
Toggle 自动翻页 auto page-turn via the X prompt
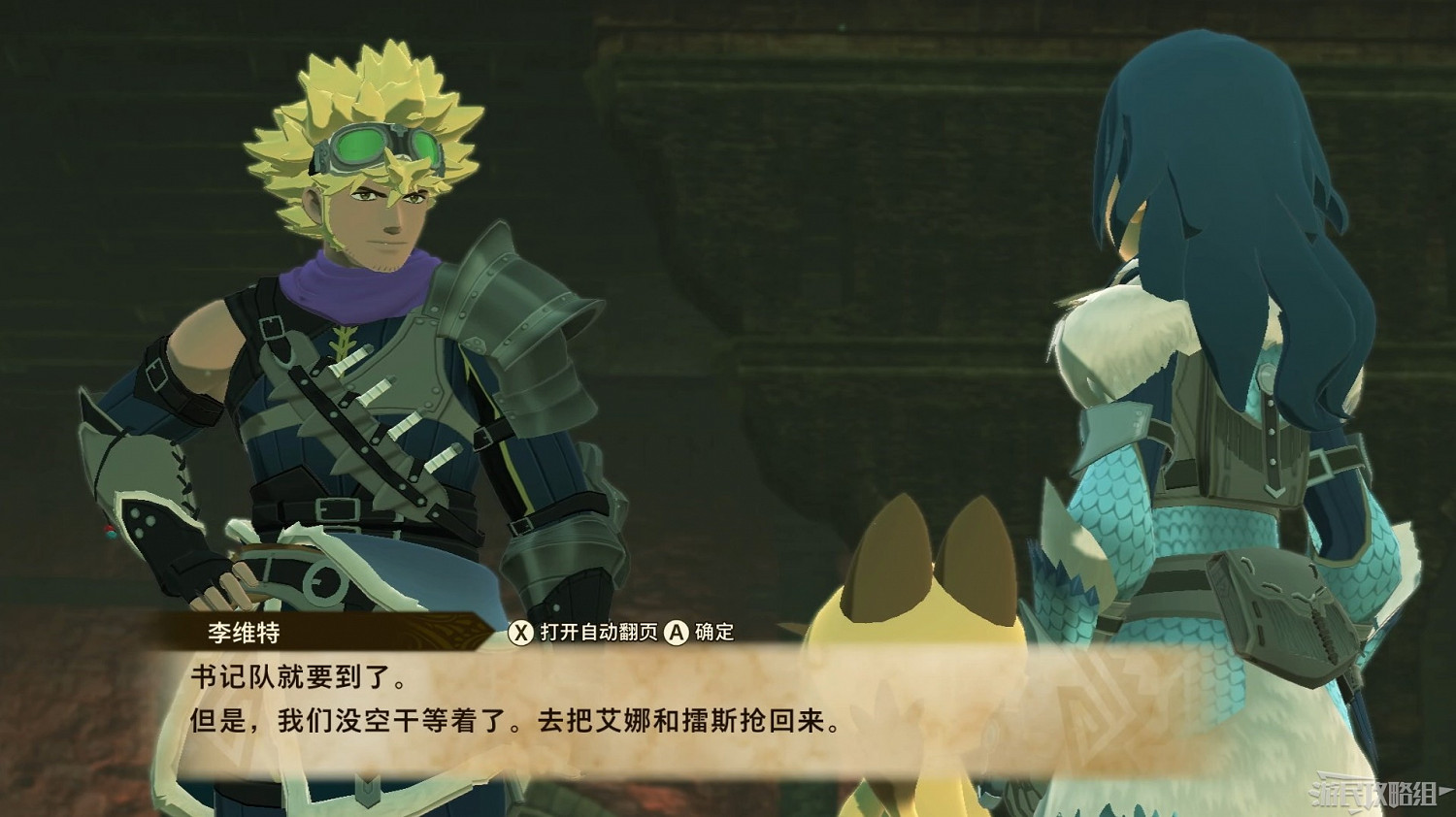(x=522, y=632)
